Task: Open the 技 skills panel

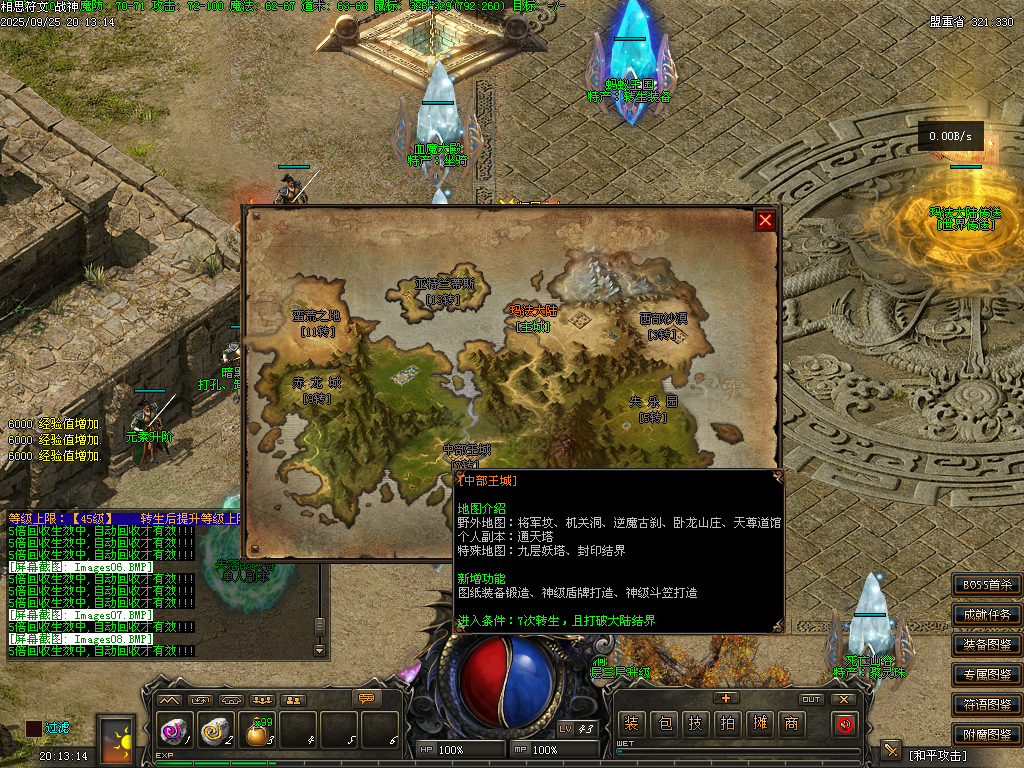Action: pyautogui.click(x=696, y=724)
